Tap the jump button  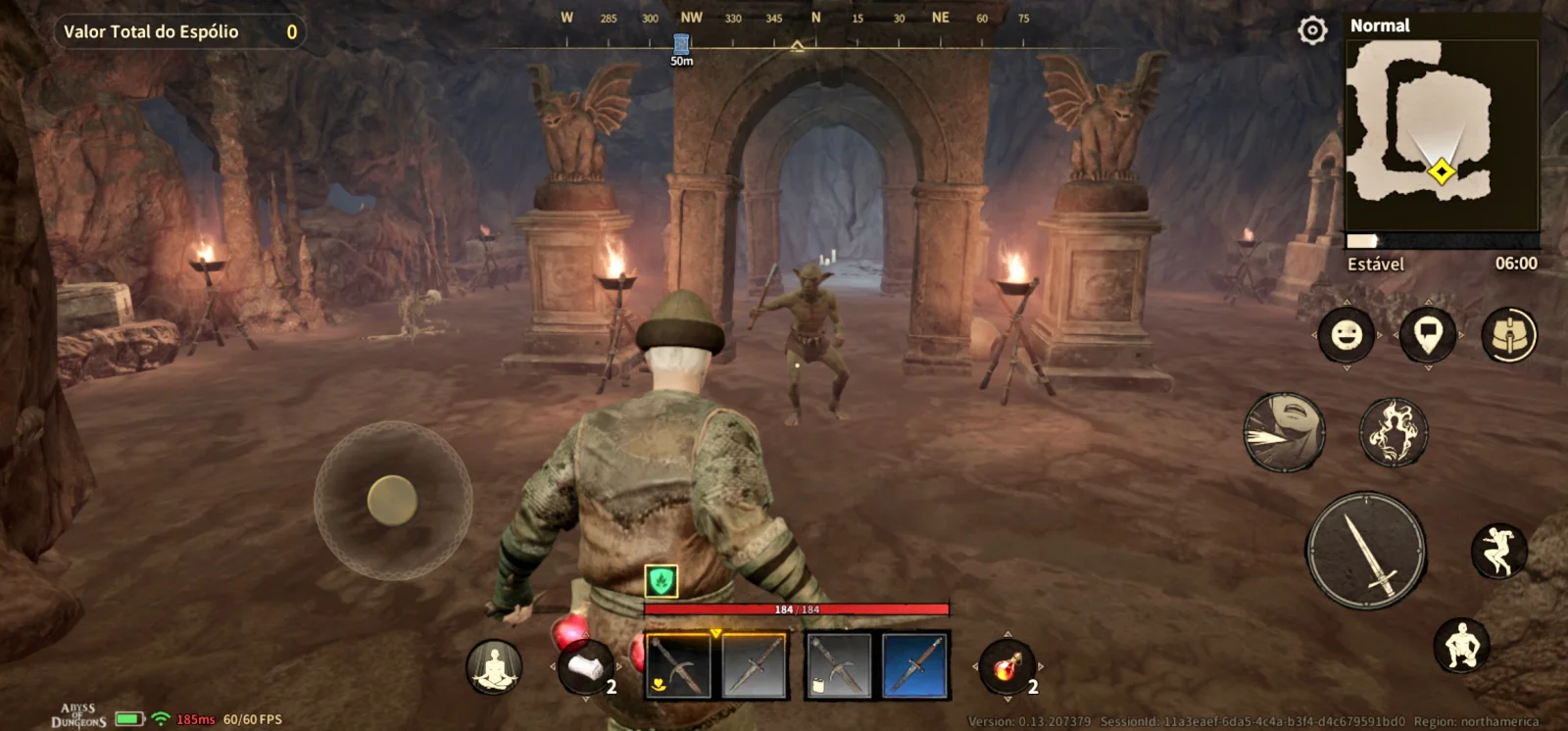click(x=1498, y=551)
